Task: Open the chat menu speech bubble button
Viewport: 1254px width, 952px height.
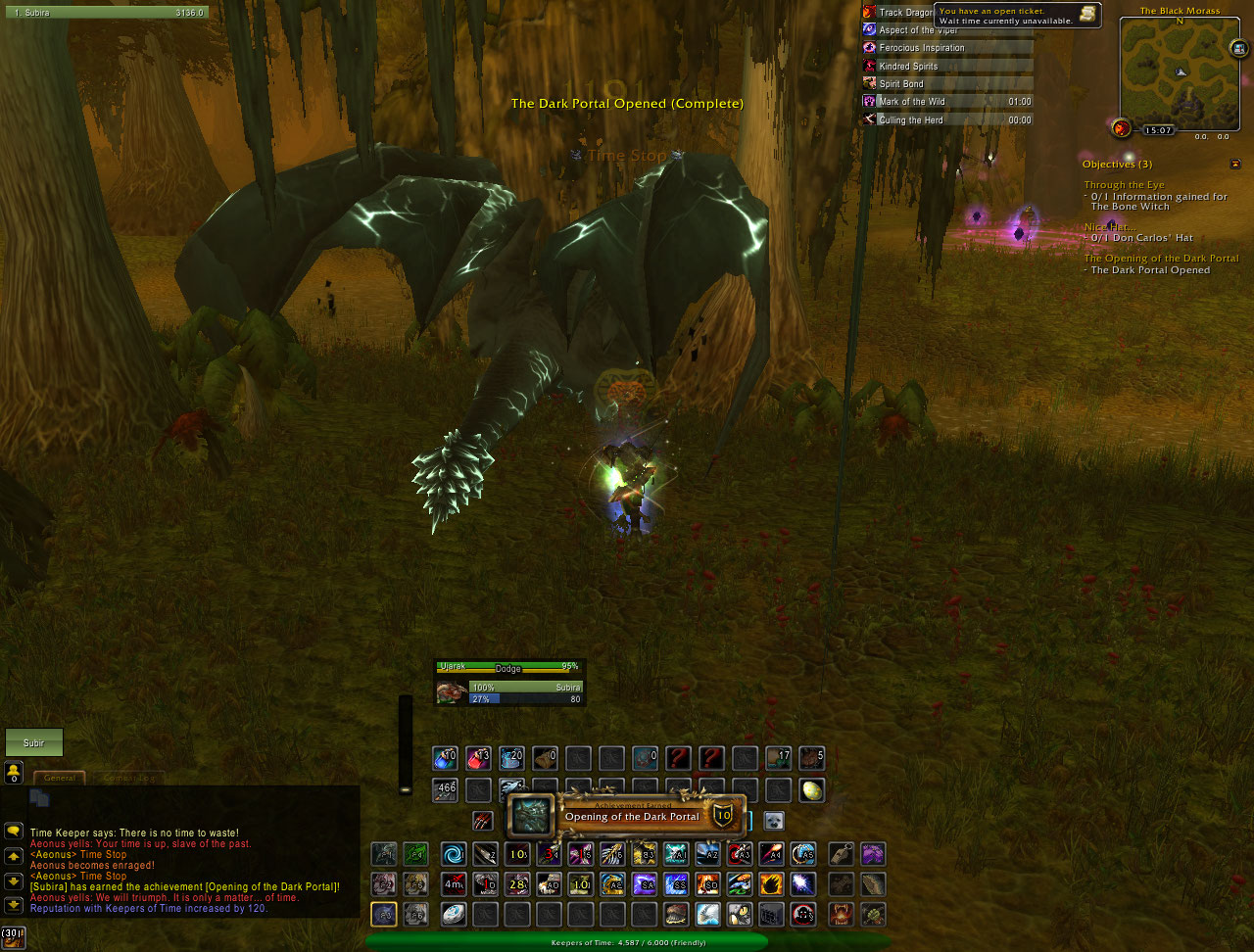Action: coord(14,831)
